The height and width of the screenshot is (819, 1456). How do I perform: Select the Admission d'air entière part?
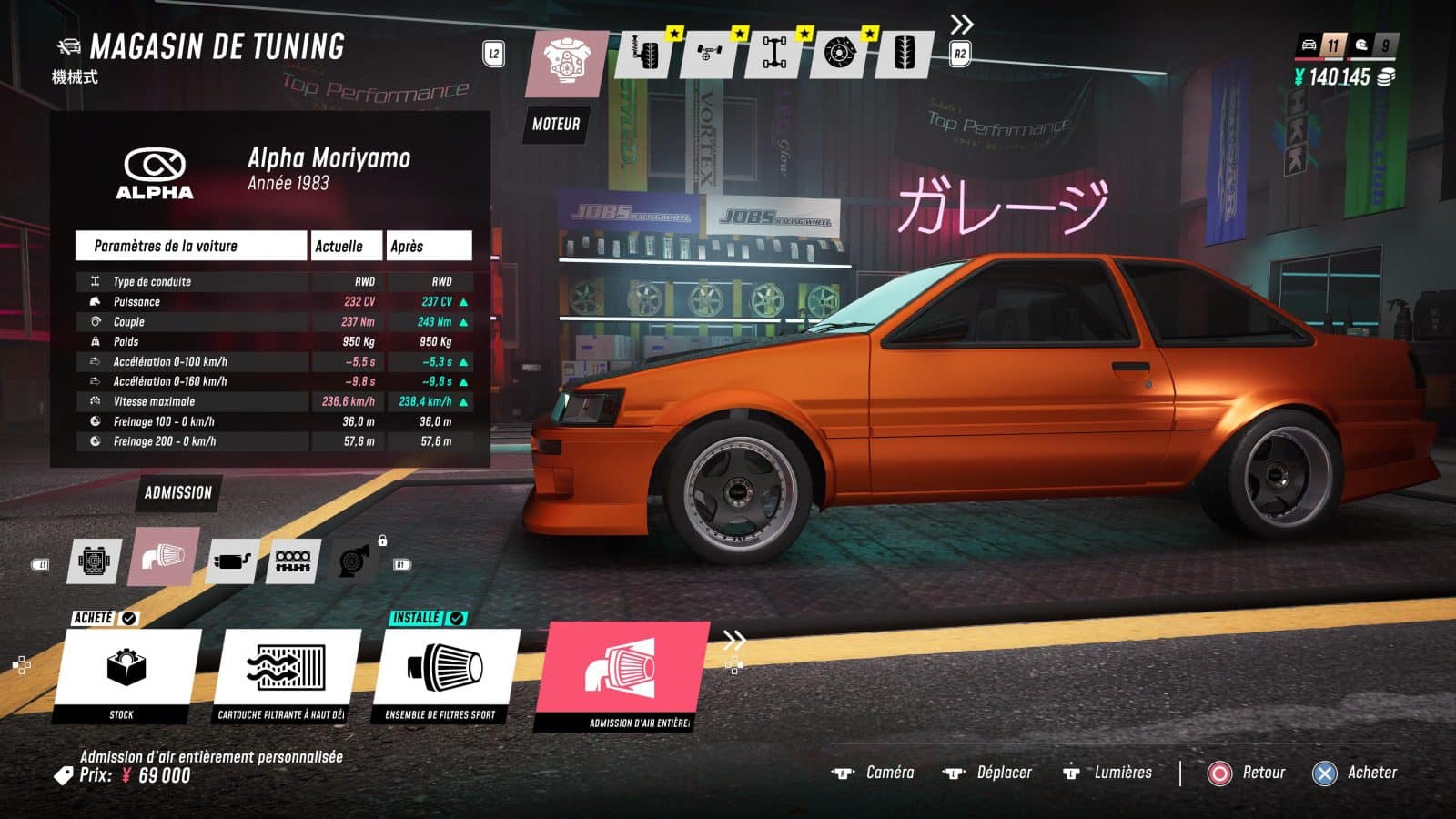623,675
